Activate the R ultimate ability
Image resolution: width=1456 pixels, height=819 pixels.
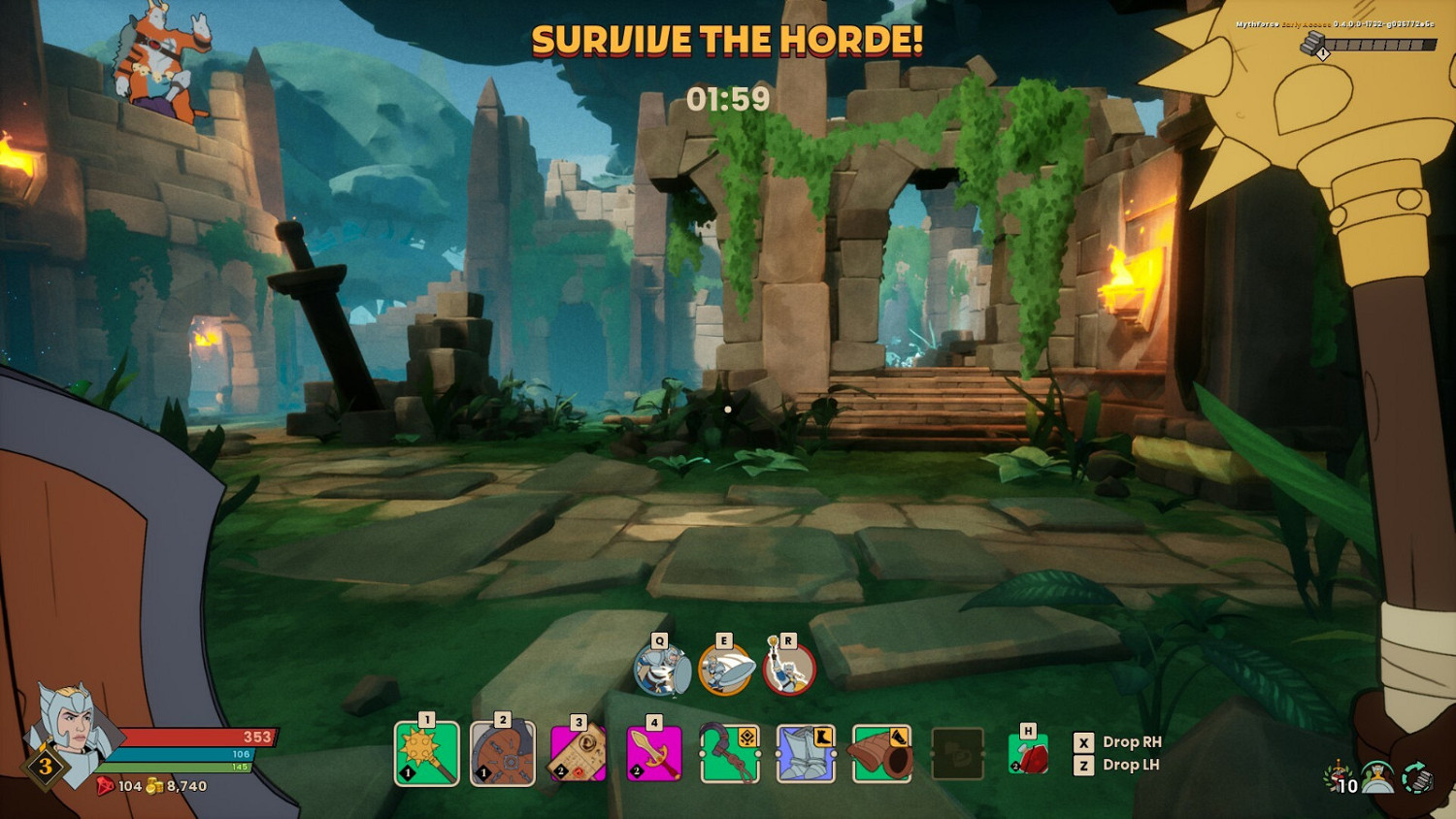coord(788,670)
